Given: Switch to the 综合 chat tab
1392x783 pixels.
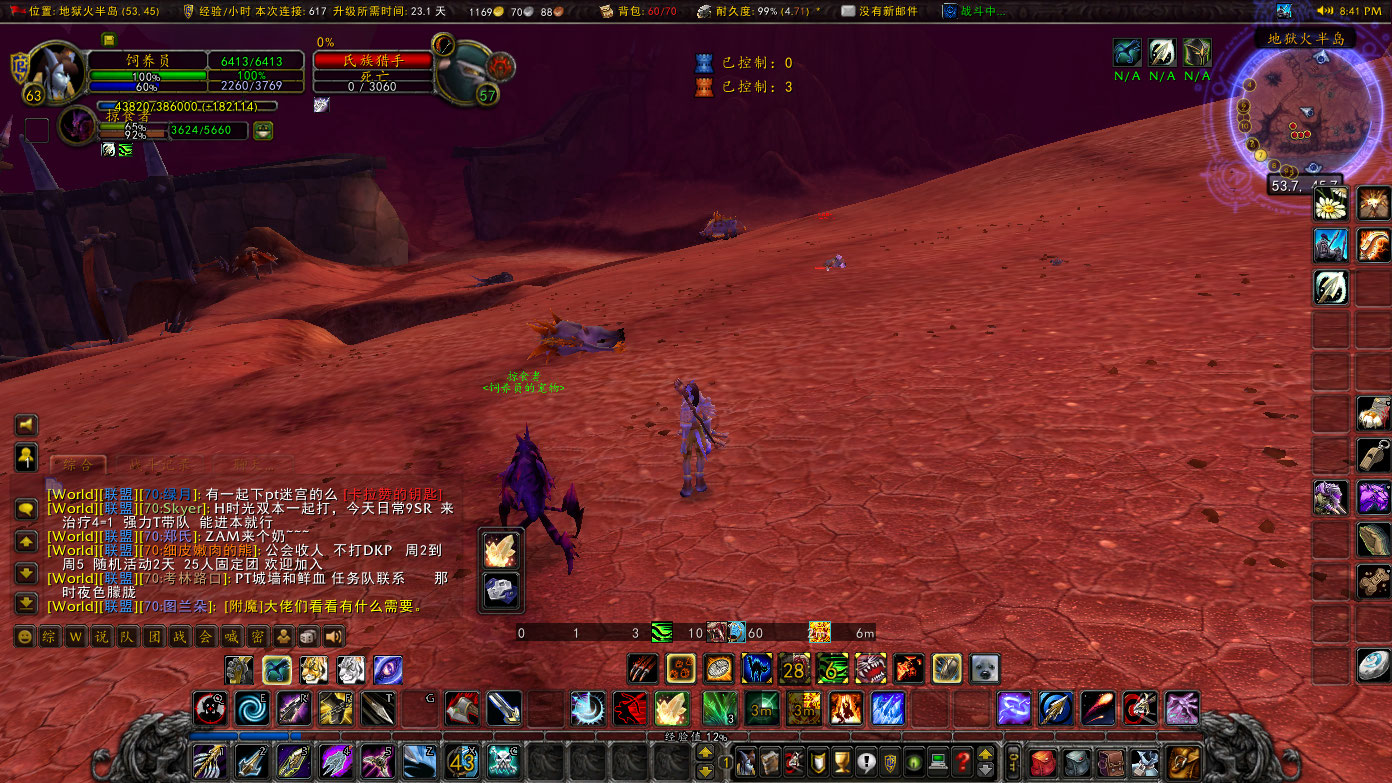Looking at the screenshot, I should point(78,464).
